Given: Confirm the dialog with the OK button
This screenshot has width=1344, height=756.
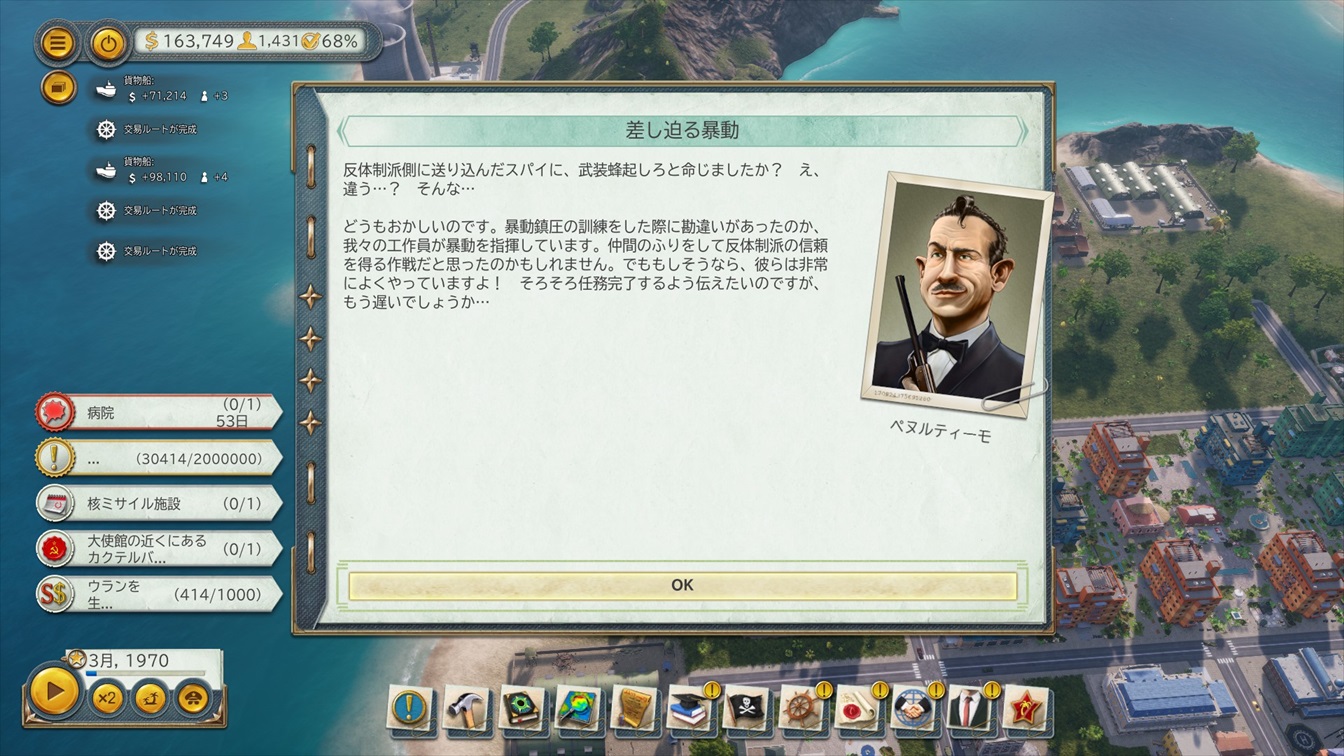Looking at the screenshot, I should click(x=682, y=585).
